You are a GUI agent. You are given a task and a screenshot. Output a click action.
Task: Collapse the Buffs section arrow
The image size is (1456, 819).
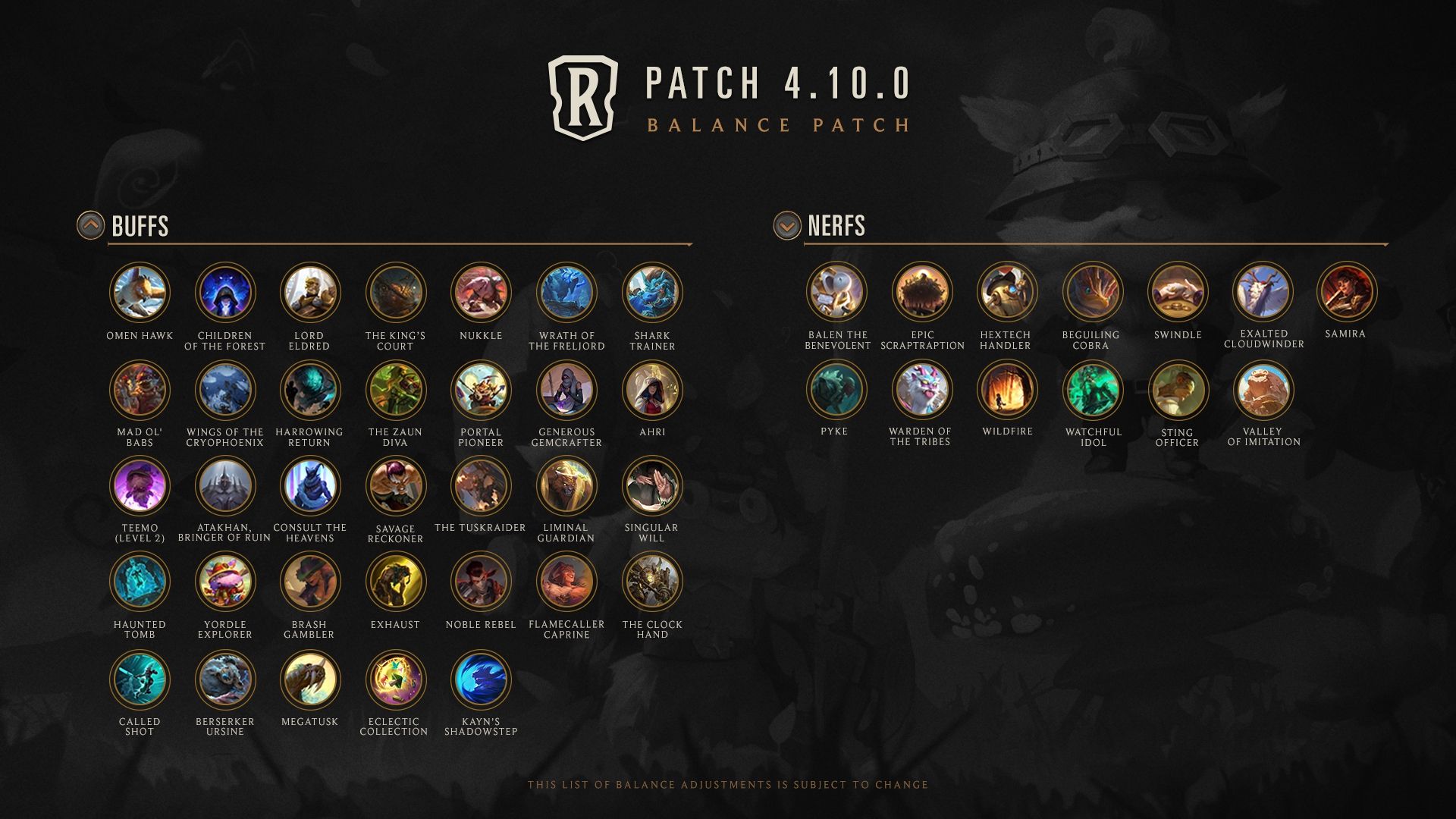pyautogui.click(x=90, y=225)
